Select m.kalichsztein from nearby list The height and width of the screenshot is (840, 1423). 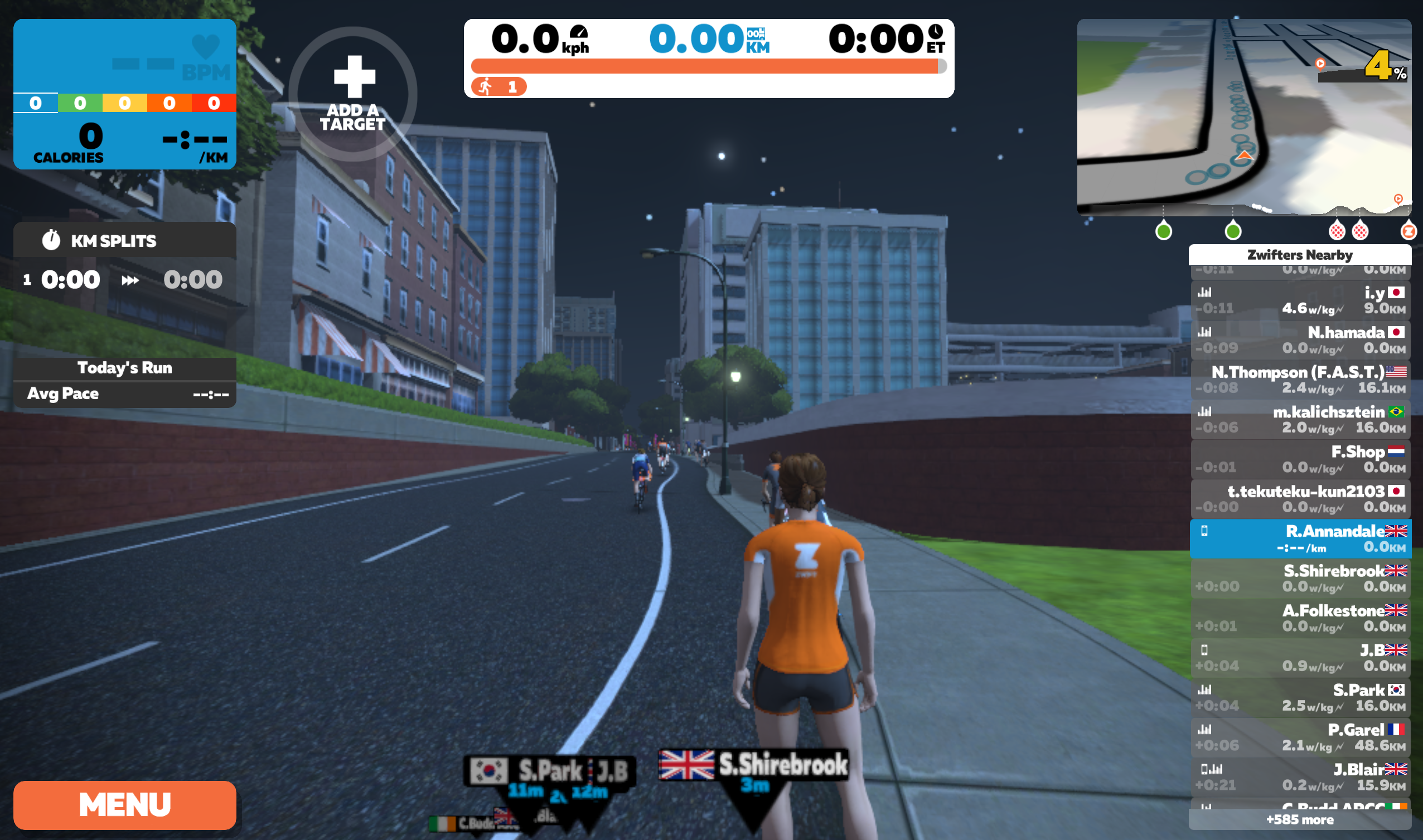[x=1300, y=419]
